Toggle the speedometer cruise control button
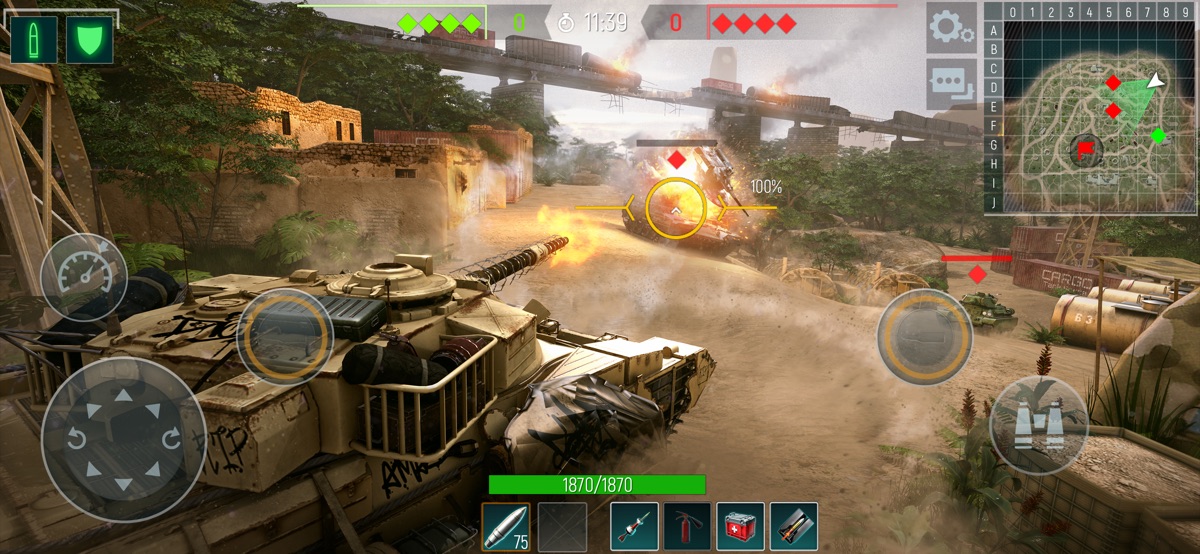Screen dimensions: 1200x554 tap(84, 277)
